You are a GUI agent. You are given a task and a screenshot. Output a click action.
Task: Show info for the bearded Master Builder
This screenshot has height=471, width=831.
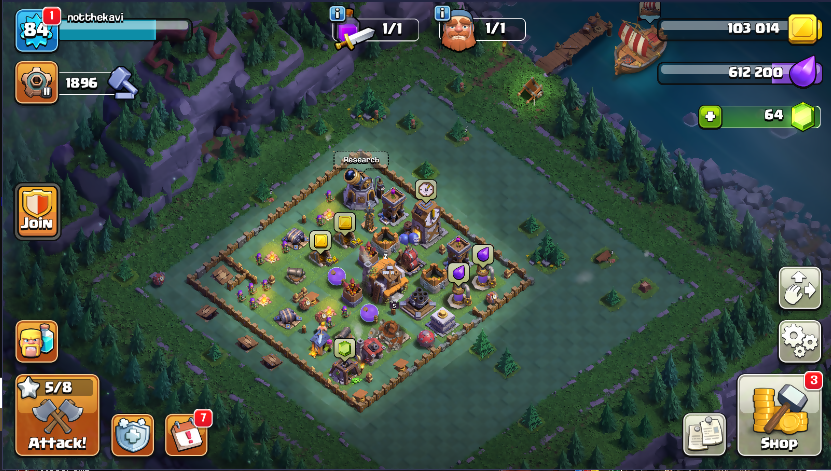point(443,13)
